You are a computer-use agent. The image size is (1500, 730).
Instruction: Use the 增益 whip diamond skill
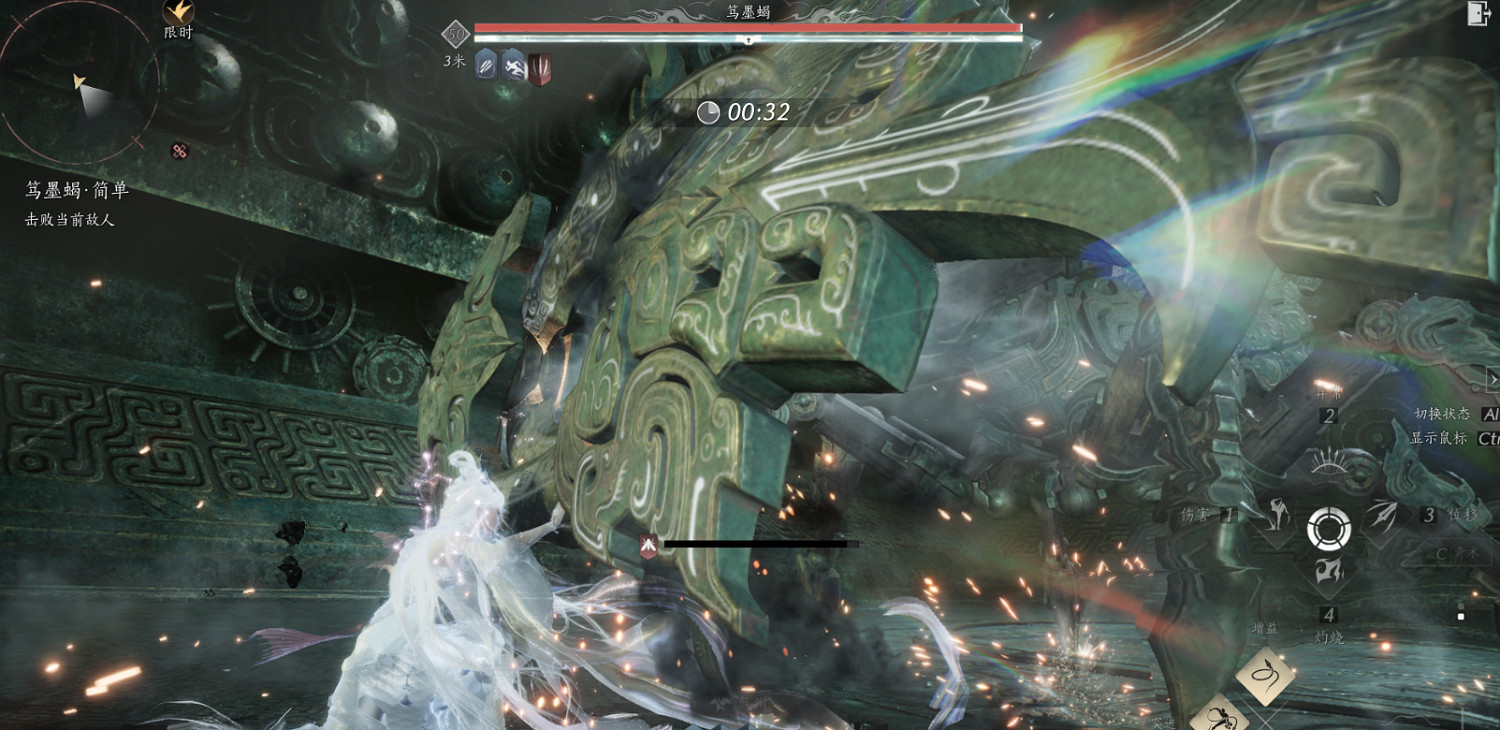[x=1266, y=676]
